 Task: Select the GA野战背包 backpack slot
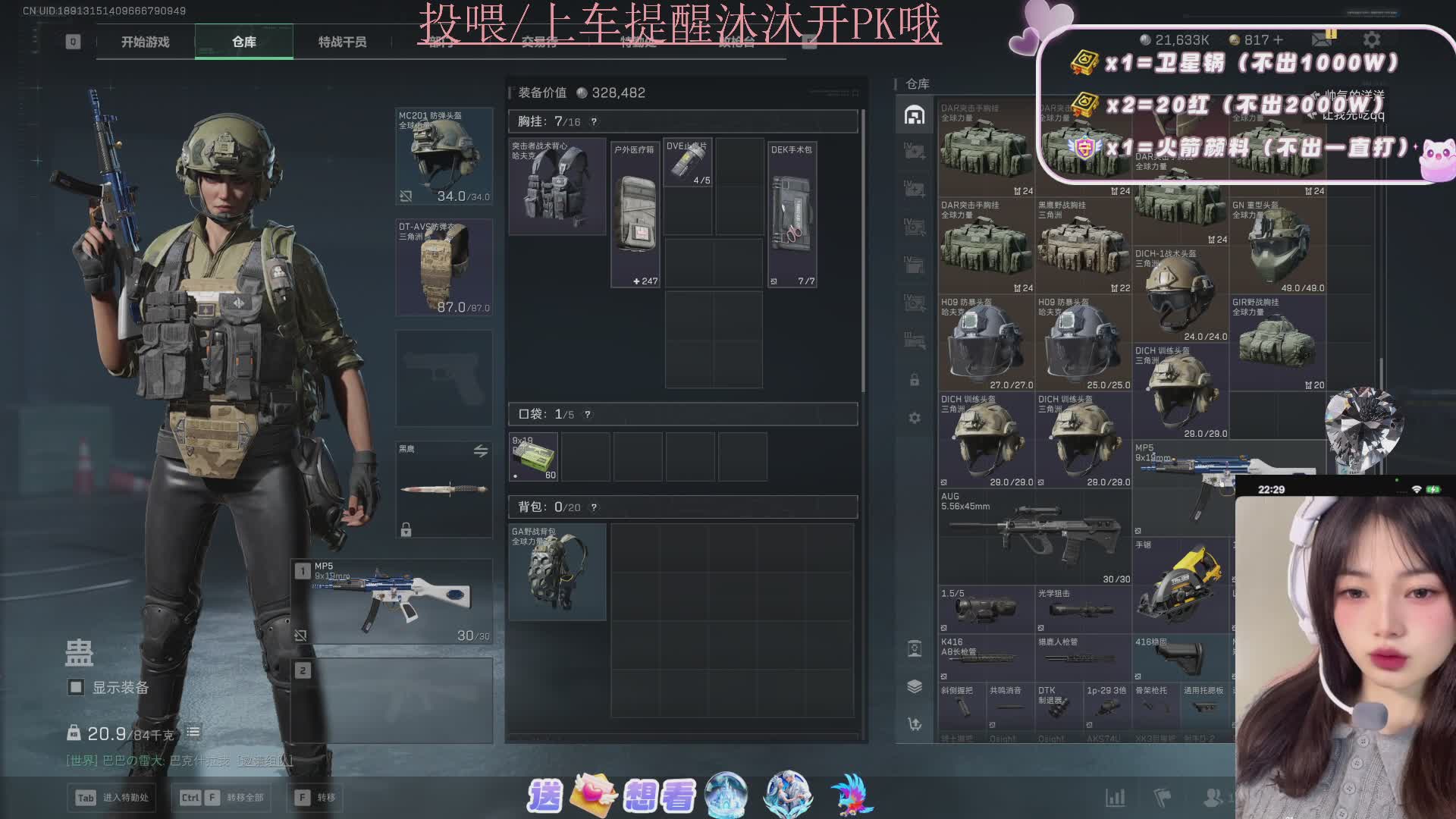[x=557, y=572]
